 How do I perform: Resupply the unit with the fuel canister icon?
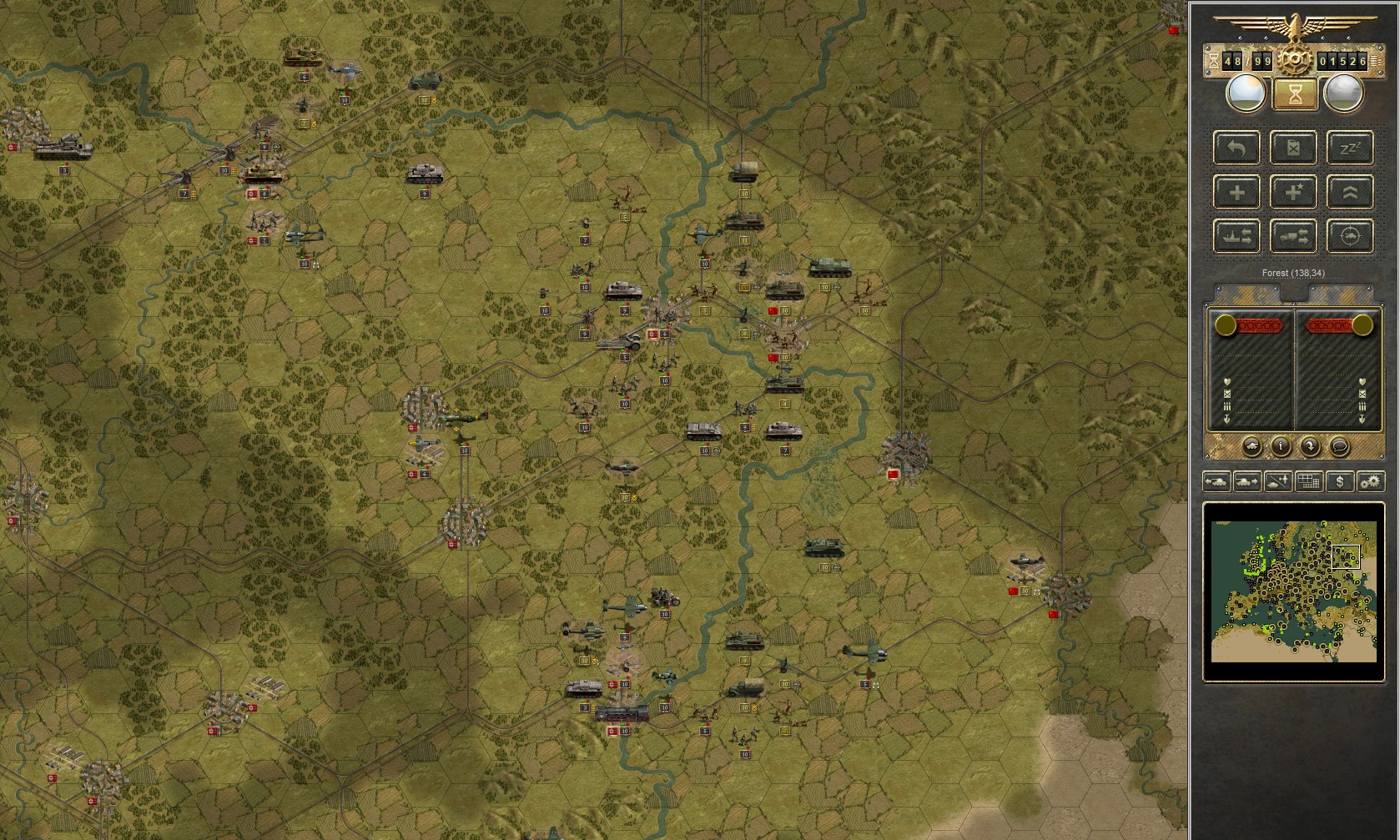pyautogui.click(x=1293, y=148)
